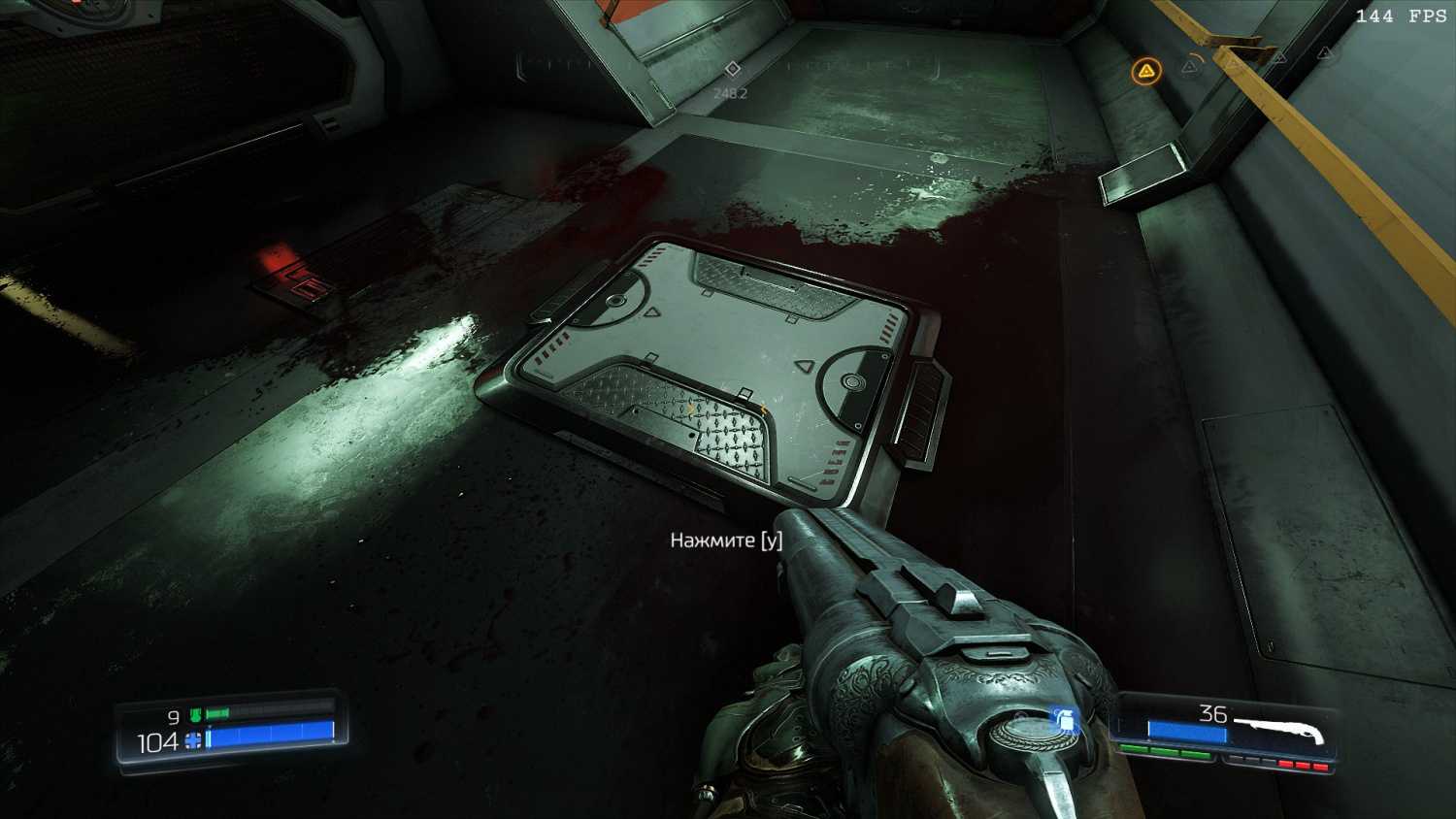Screen dimensions: 1456x819
Task: Click the highlighted orange triangle challenge icon
Action: (1146, 71)
